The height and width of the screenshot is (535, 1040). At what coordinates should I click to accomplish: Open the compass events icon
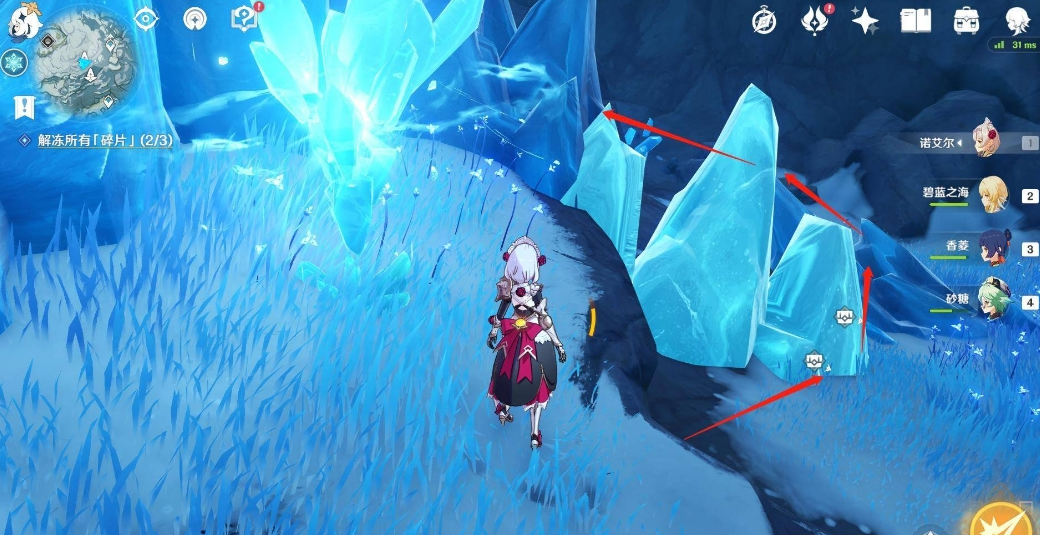coord(764,20)
